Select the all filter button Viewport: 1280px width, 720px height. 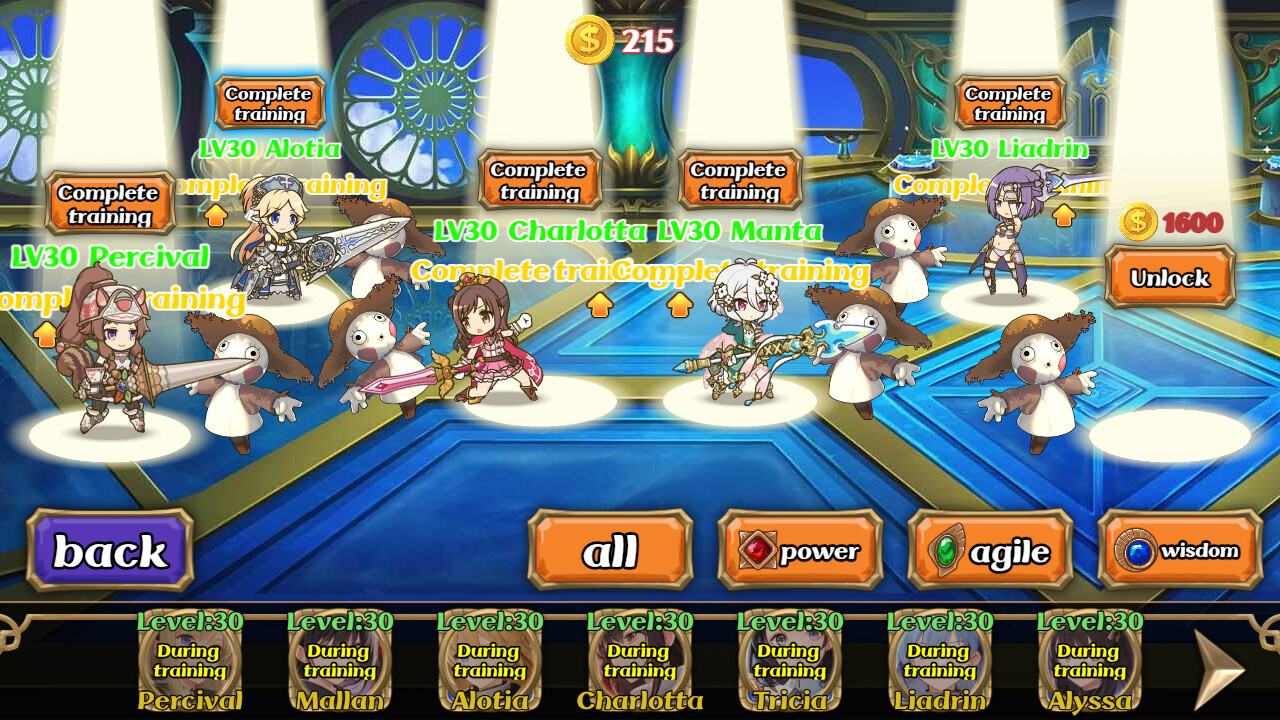tap(611, 550)
